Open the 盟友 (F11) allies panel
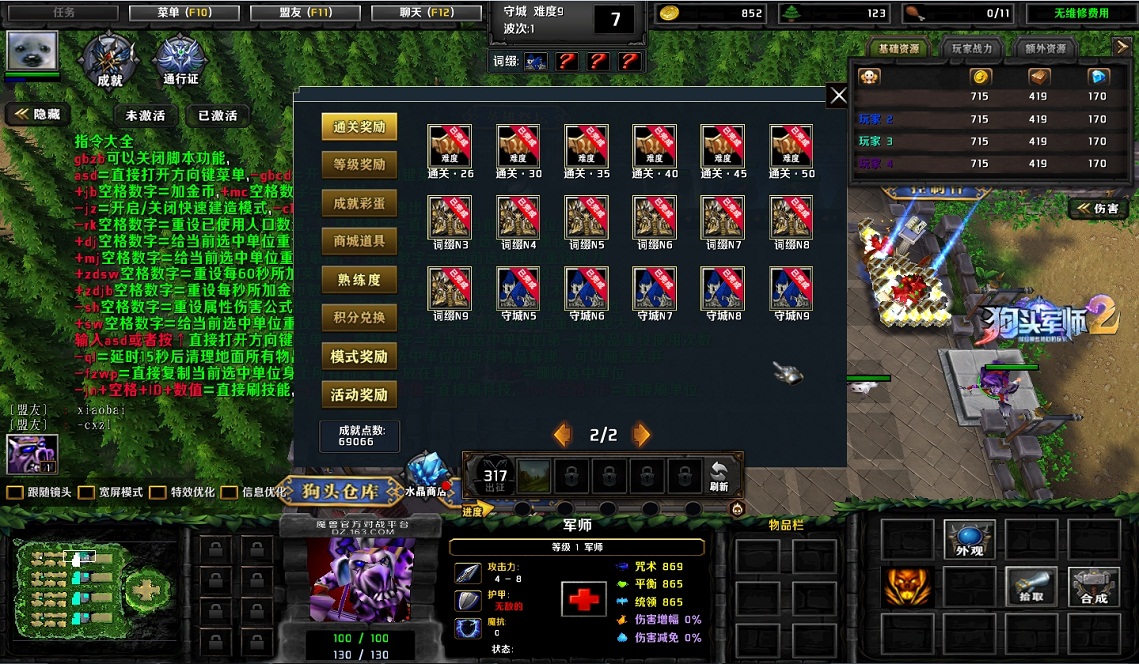Viewport: 1139px width, 664px height. click(x=305, y=13)
